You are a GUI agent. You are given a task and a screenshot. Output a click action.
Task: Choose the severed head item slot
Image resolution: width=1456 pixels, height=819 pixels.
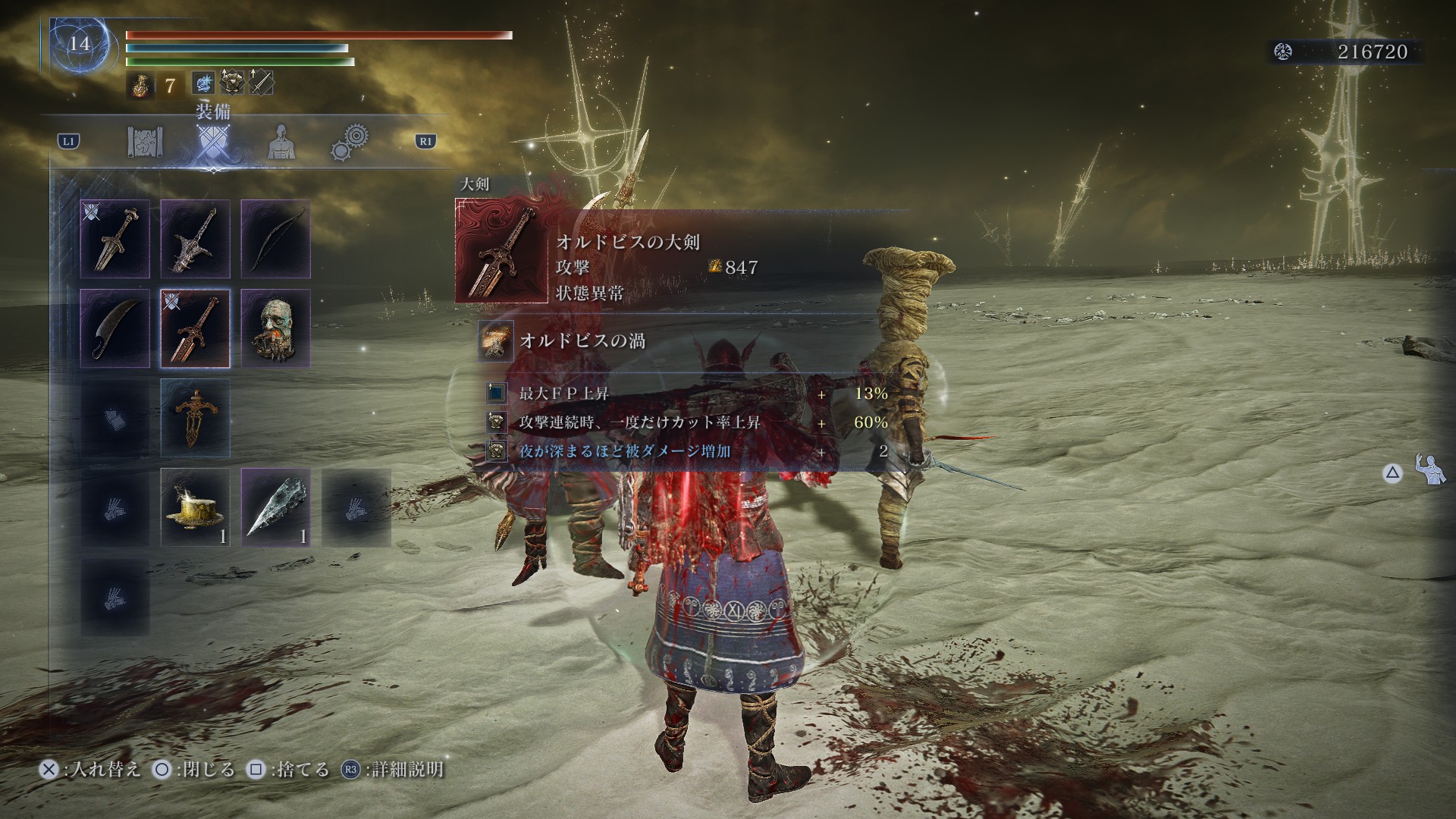click(x=275, y=328)
